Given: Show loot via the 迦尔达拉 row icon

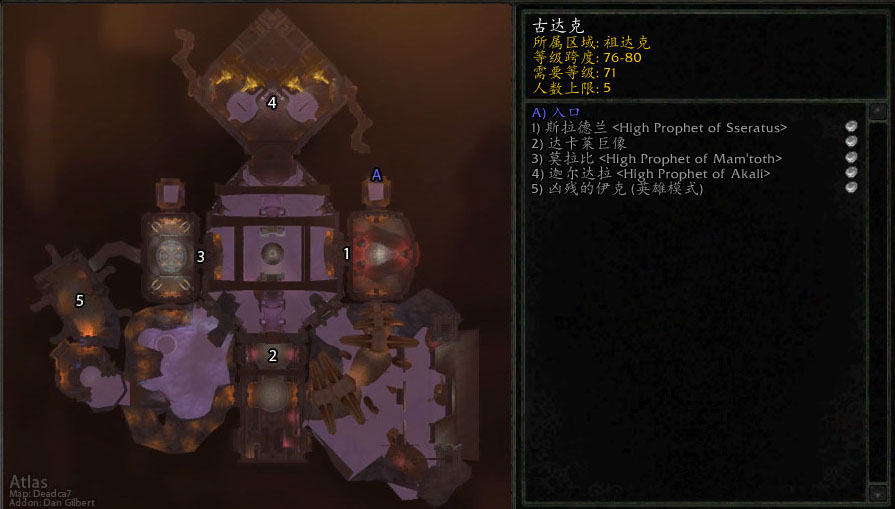Looking at the screenshot, I should (x=851, y=173).
